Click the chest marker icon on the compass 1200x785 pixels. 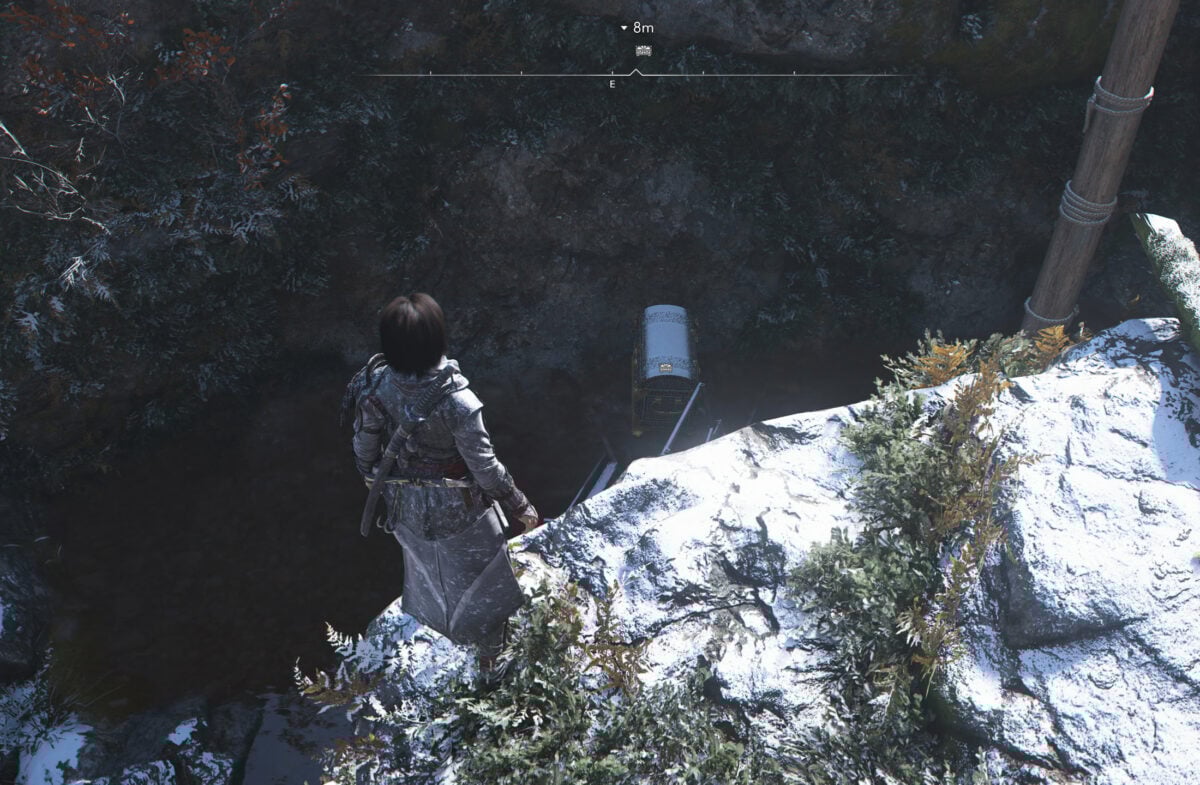click(x=643, y=51)
